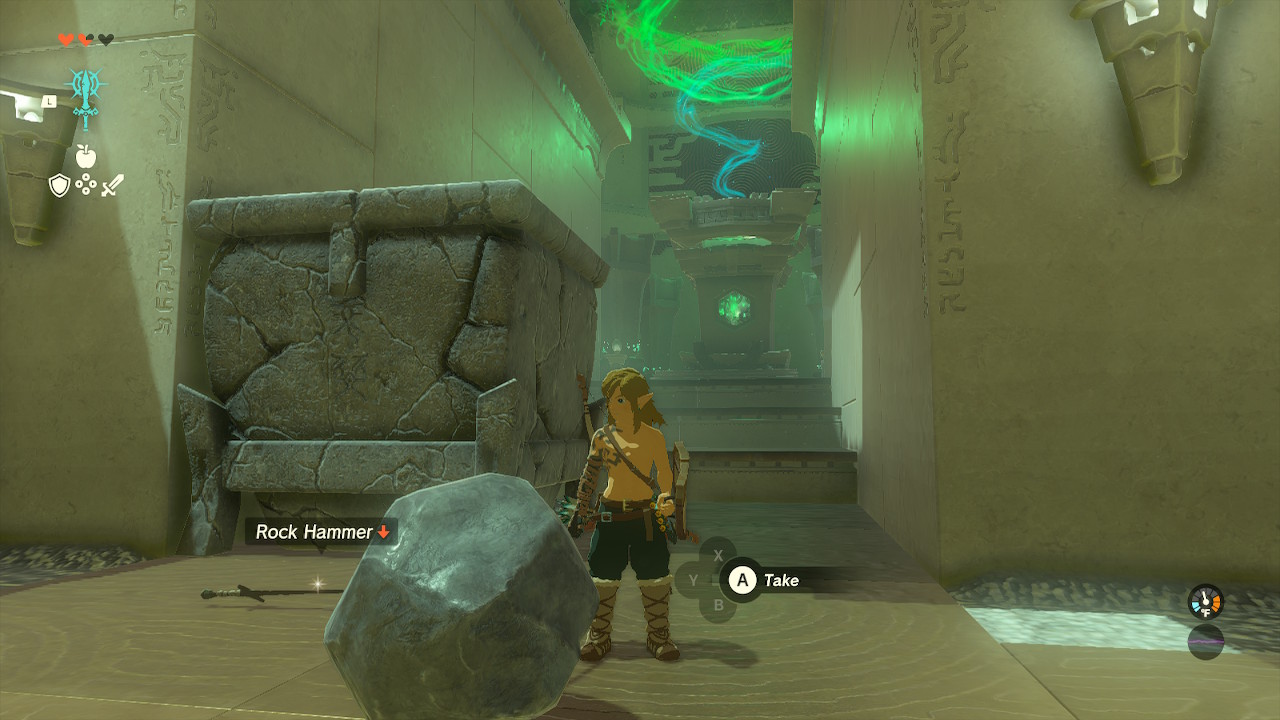Activate the teal Fuse ability icon
The image size is (1280, 720).
click(86, 96)
